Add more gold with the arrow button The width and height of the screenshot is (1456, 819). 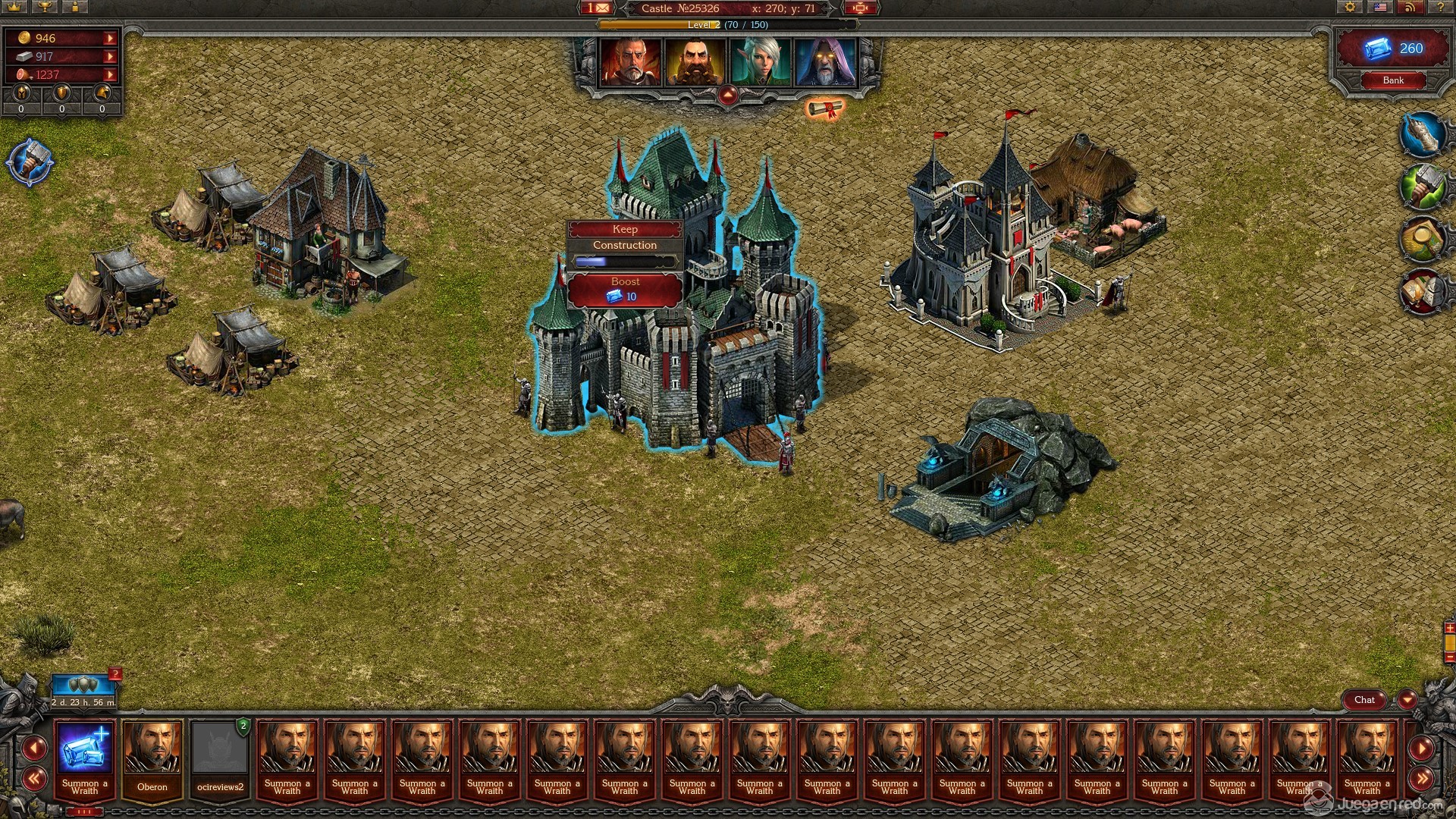pyautogui.click(x=111, y=38)
